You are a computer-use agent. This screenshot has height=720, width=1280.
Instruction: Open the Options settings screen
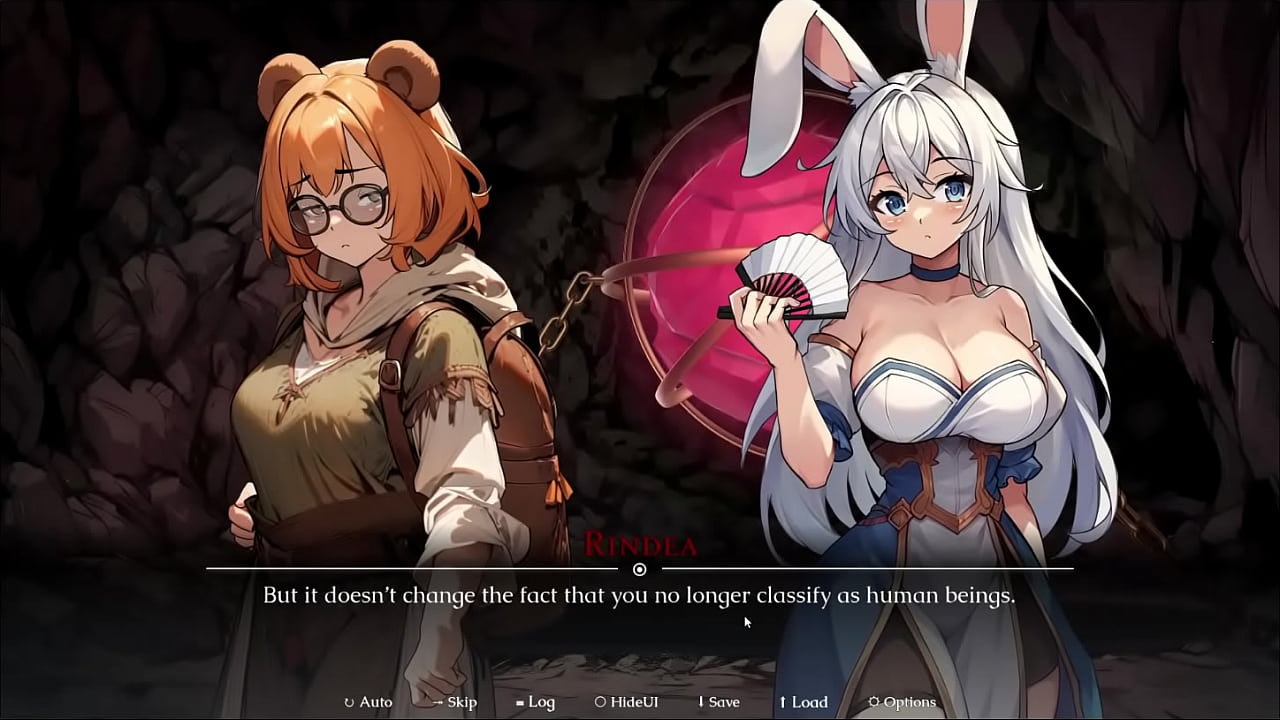click(x=900, y=702)
